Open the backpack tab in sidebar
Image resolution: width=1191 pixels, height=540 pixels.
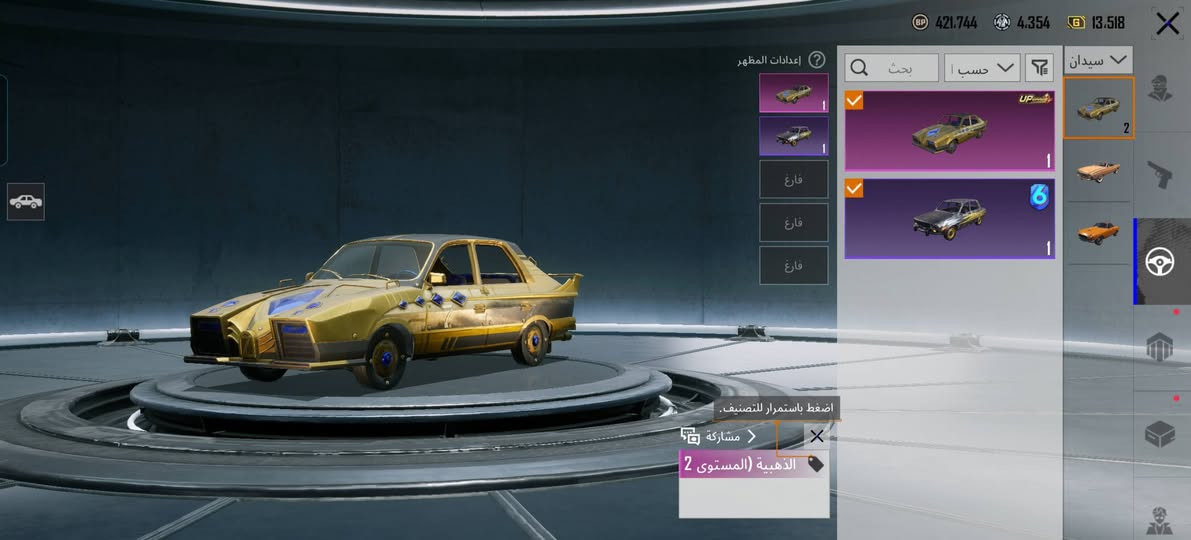[1161, 347]
